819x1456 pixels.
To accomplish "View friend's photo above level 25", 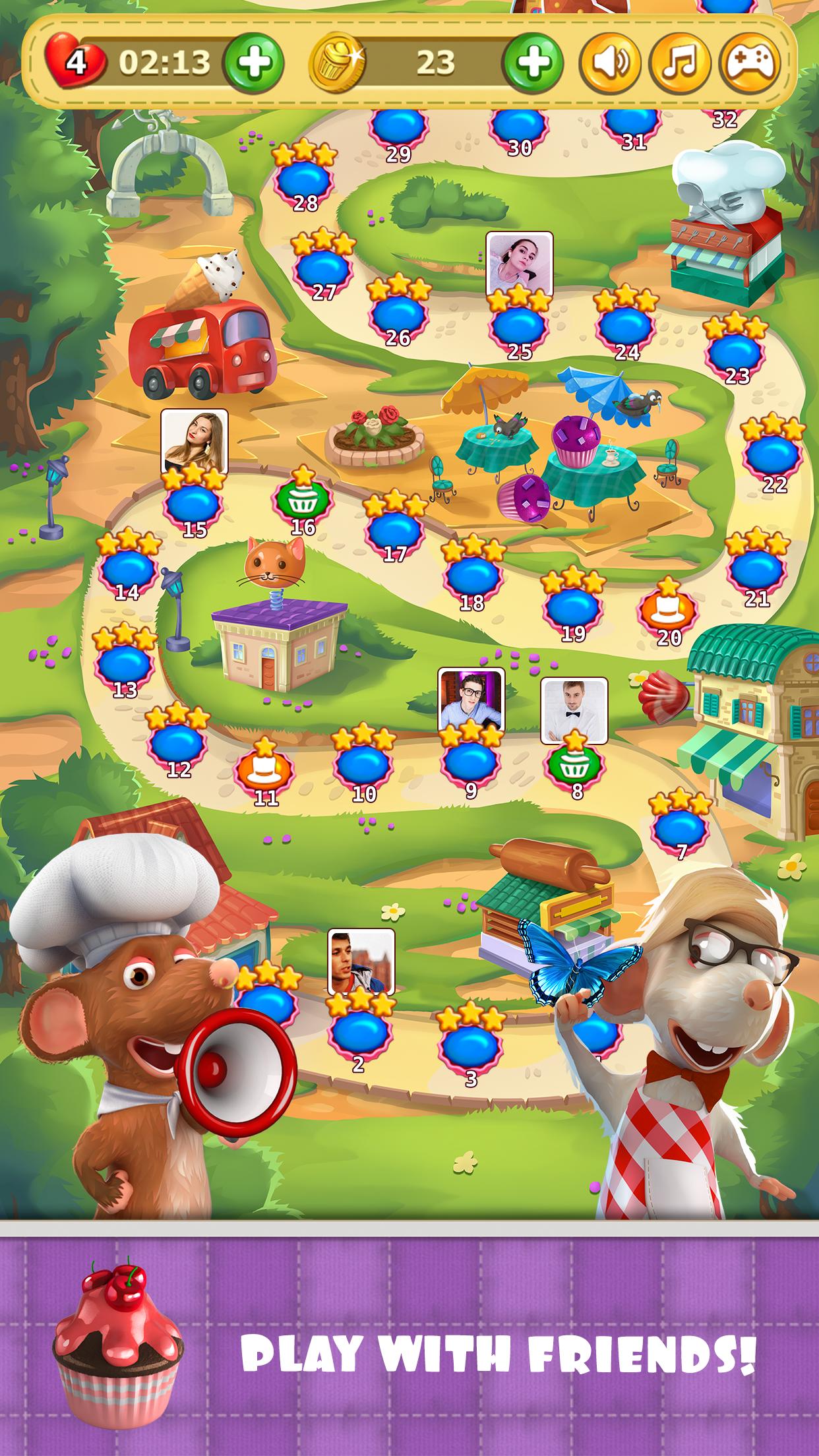I will click(519, 262).
